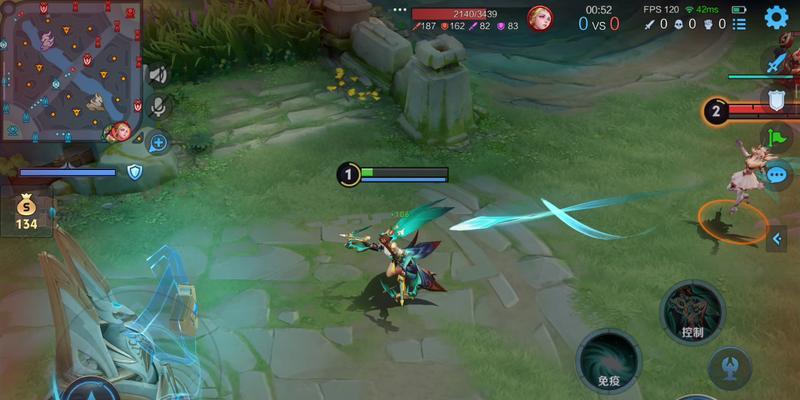The height and width of the screenshot is (400, 800).
Task: Open the gold coin shop showing 134
Action: (26, 213)
